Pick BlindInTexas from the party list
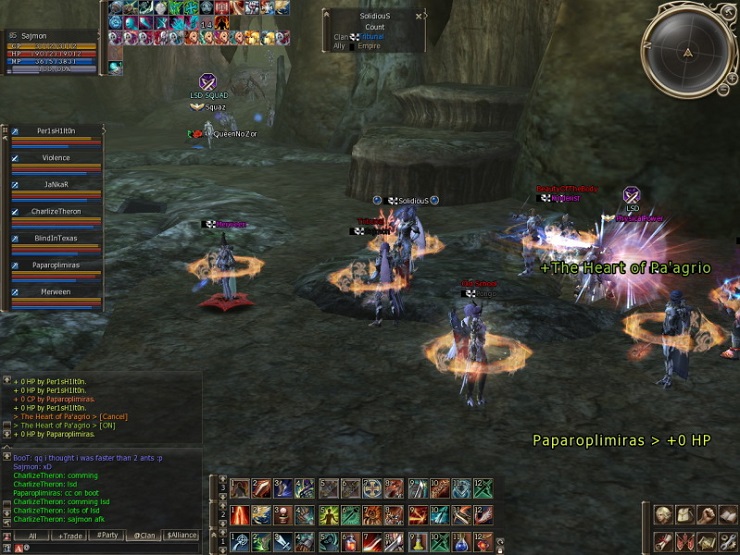Image resolution: width=740 pixels, height=555 pixels. (x=56, y=239)
